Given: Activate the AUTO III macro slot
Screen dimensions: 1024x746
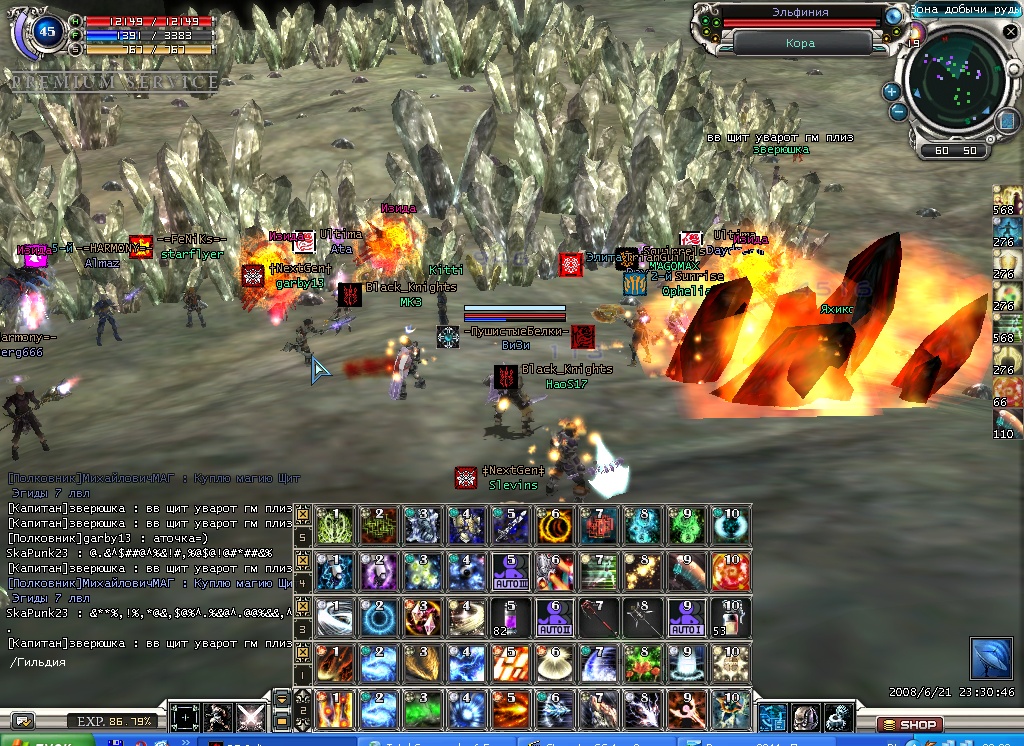Looking at the screenshot, I should click(508, 572).
